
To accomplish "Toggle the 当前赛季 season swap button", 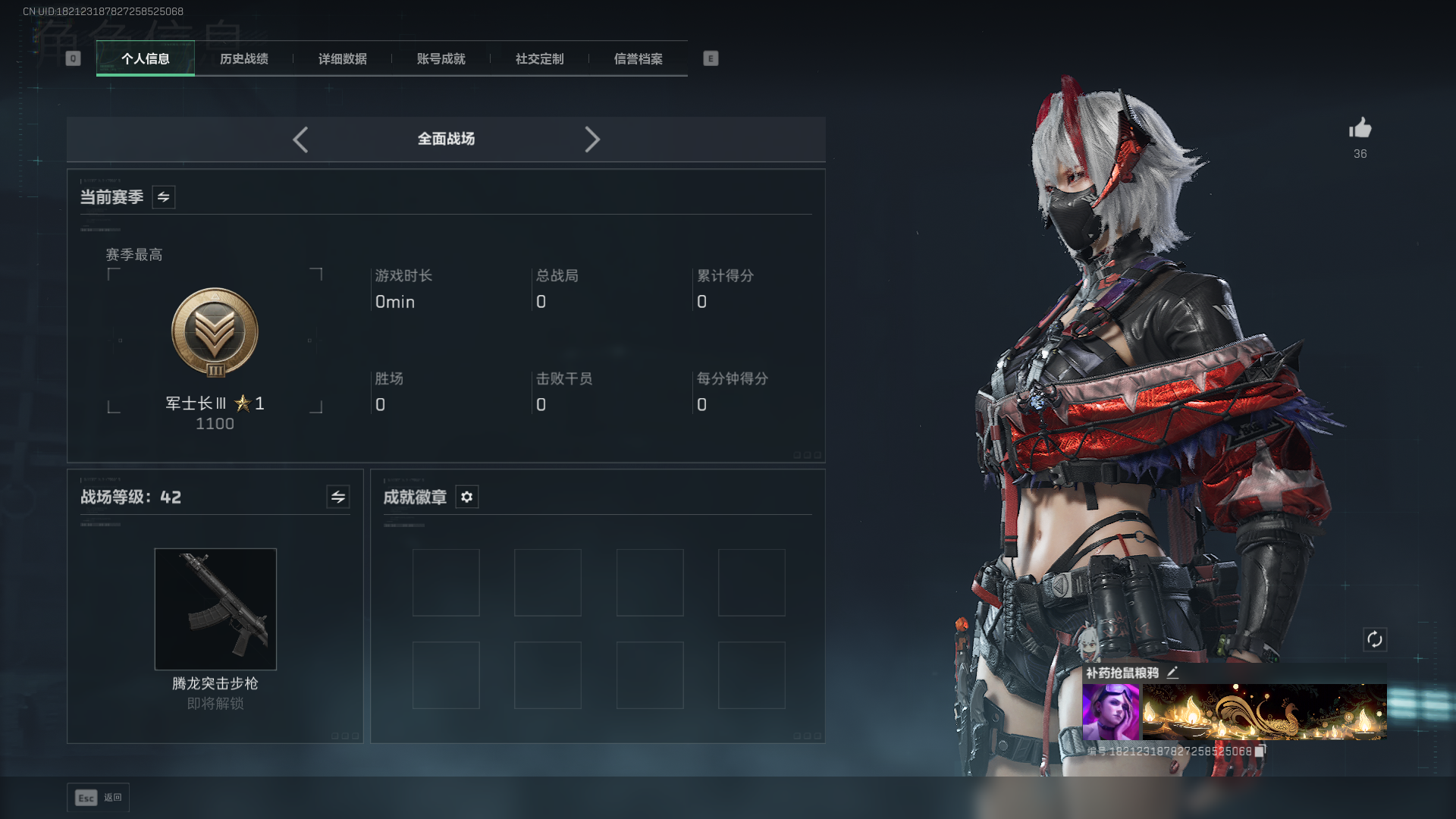I will [x=164, y=197].
